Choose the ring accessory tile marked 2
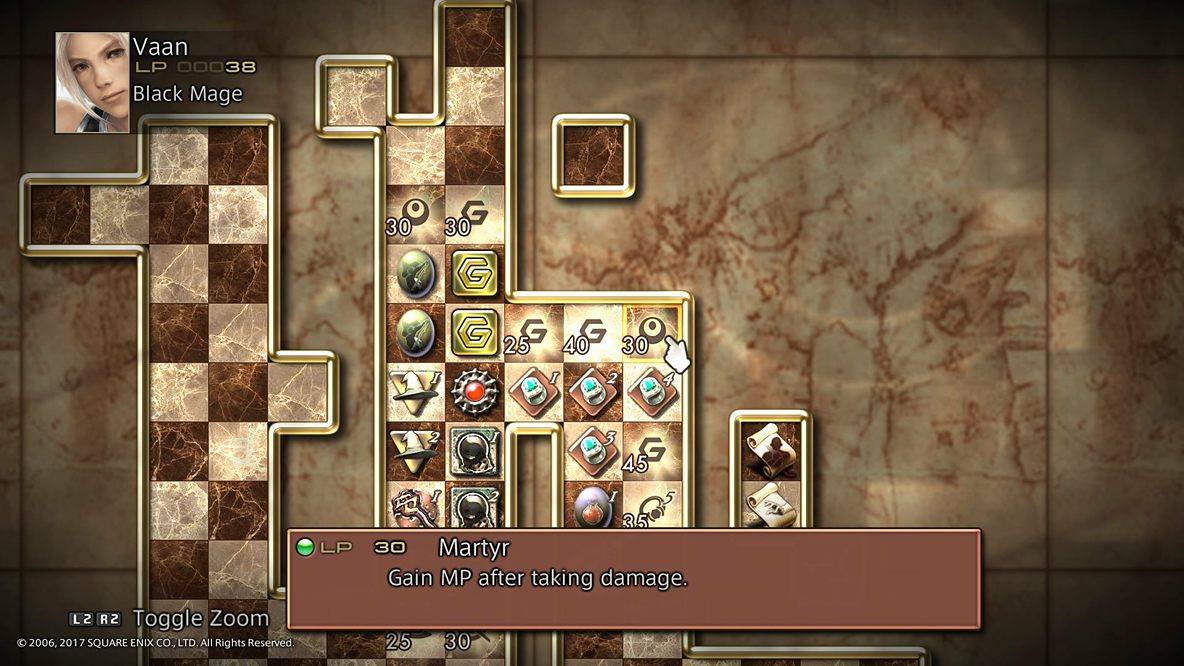The height and width of the screenshot is (666, 1184). [592, 392]
